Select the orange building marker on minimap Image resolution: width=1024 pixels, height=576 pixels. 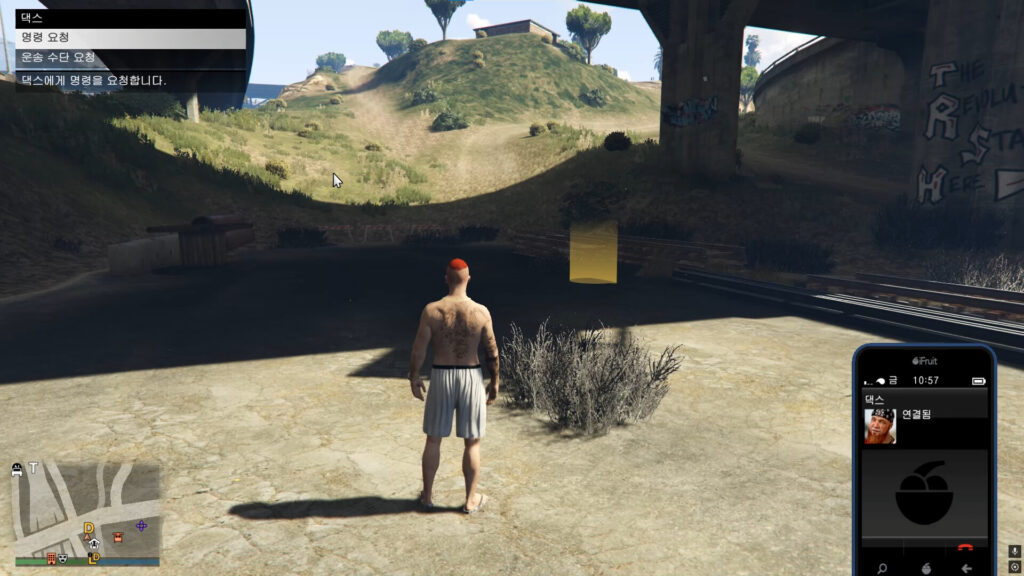coord(51,558)
